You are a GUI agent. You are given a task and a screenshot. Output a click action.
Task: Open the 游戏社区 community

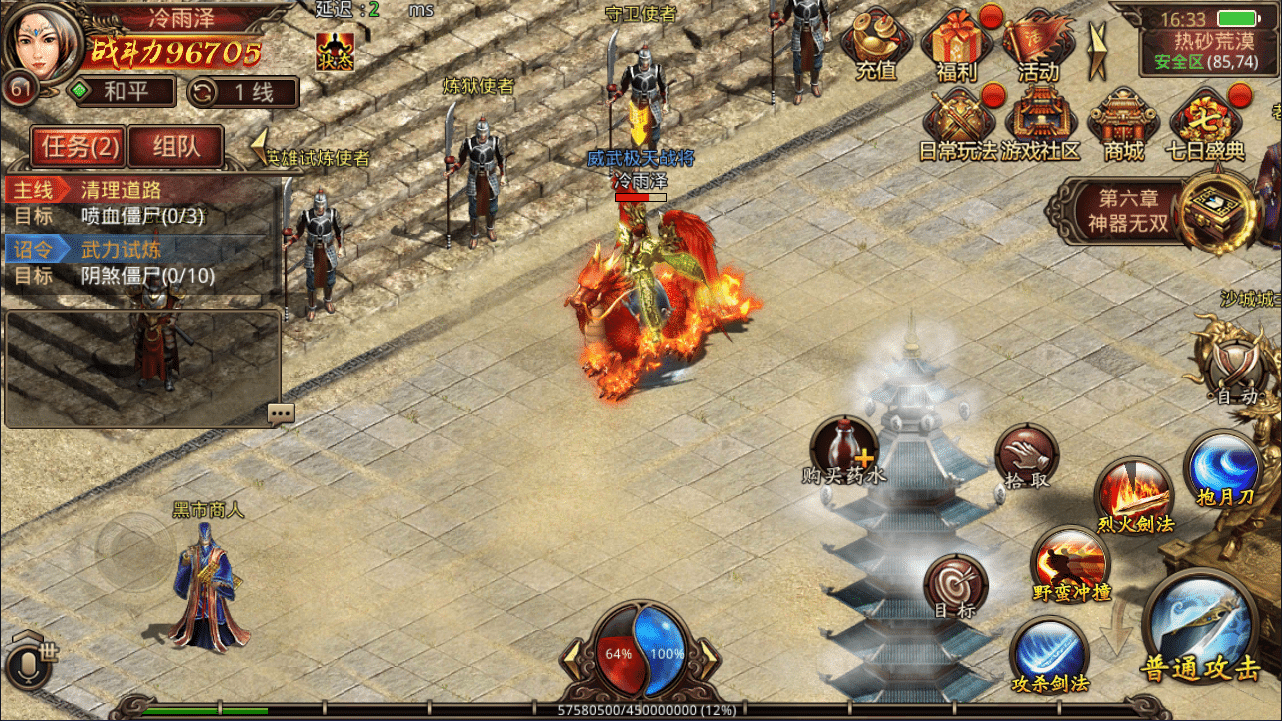click(1040, 124)
